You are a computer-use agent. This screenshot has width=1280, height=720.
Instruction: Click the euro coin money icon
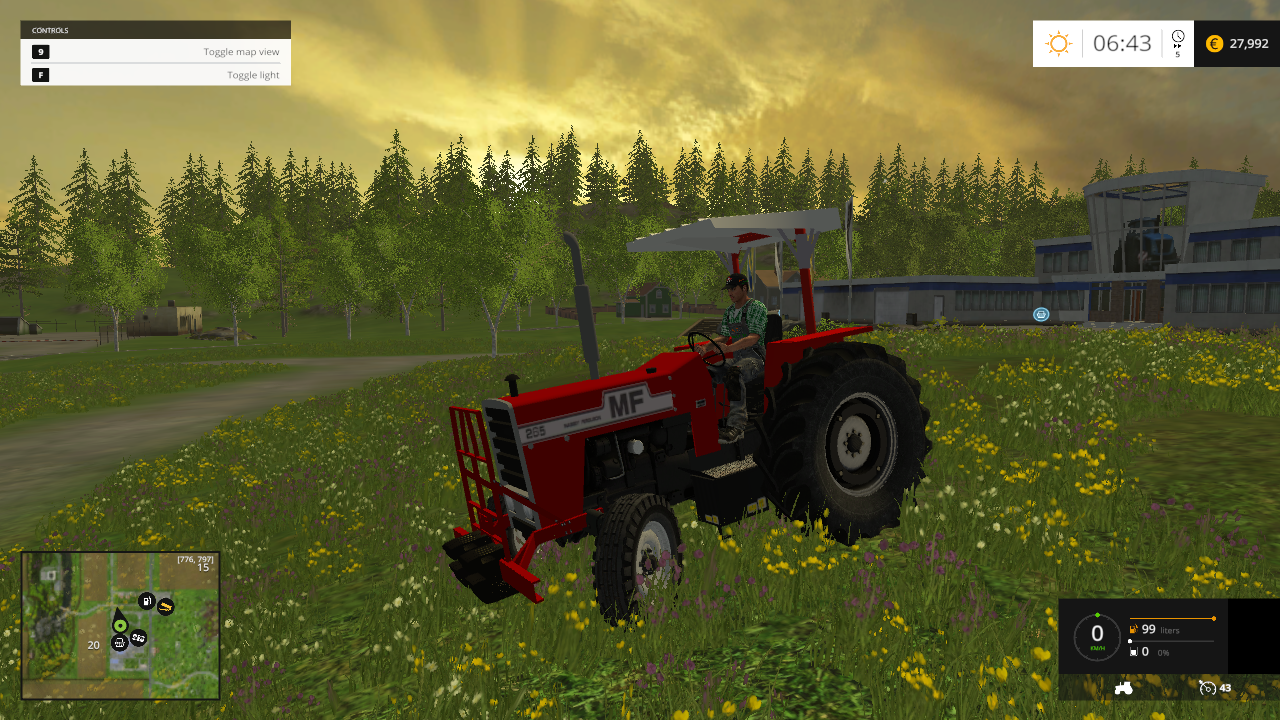tap(1213, 43)
